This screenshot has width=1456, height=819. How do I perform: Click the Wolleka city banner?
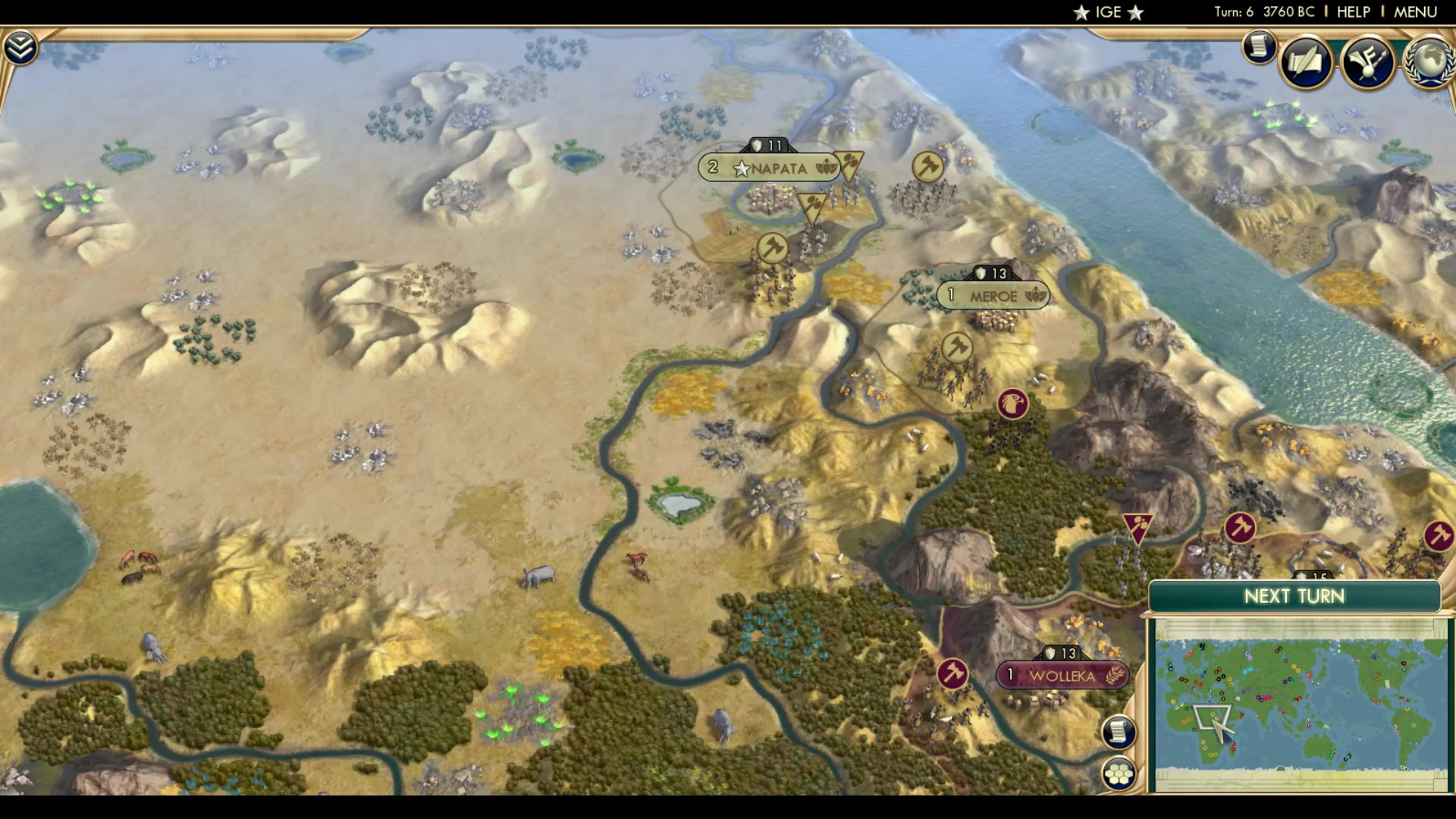click(x=1062, y=674)
